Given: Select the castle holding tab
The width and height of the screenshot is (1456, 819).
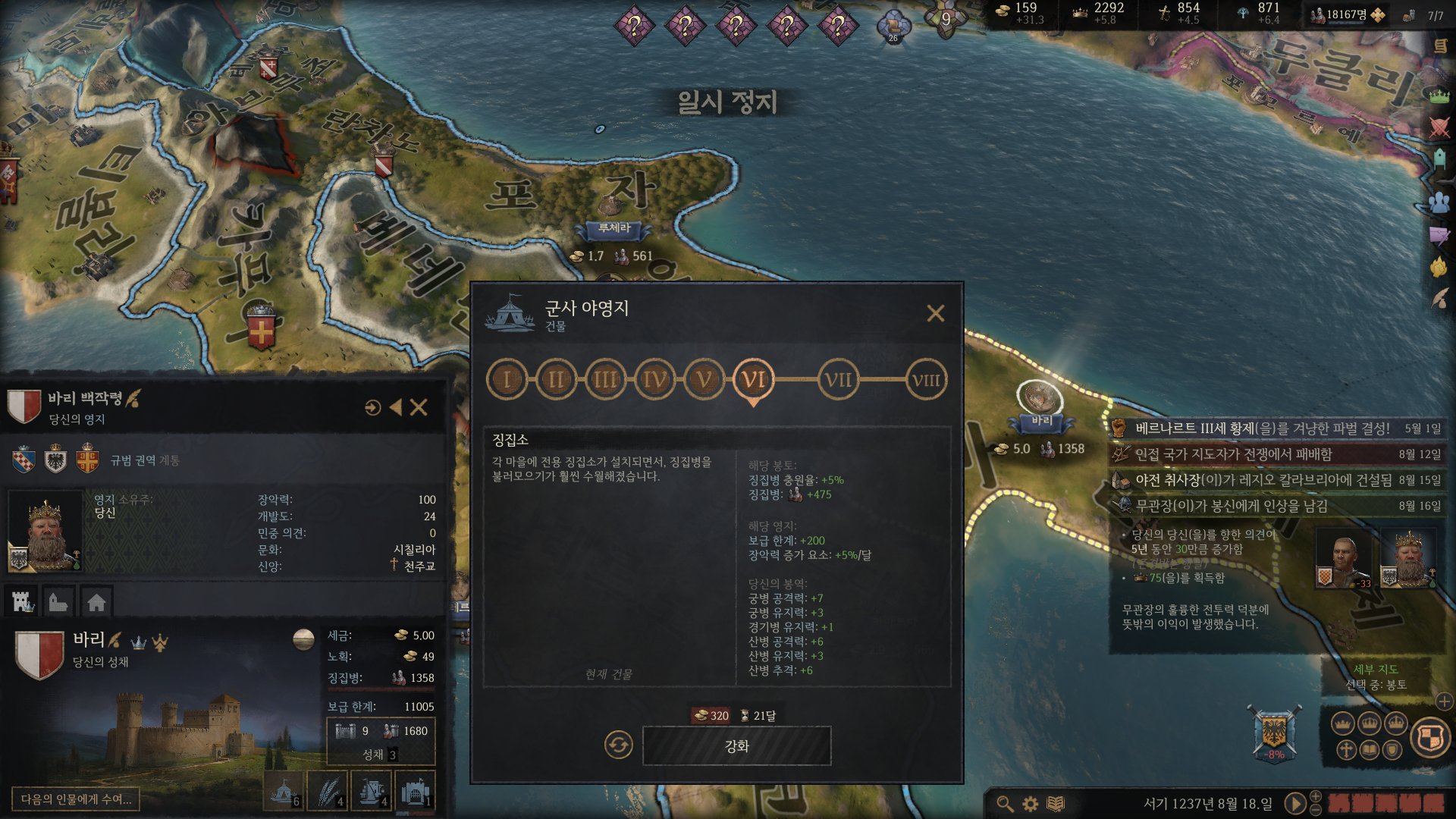Looking at the screenshot, I should (x=23, y=602).
